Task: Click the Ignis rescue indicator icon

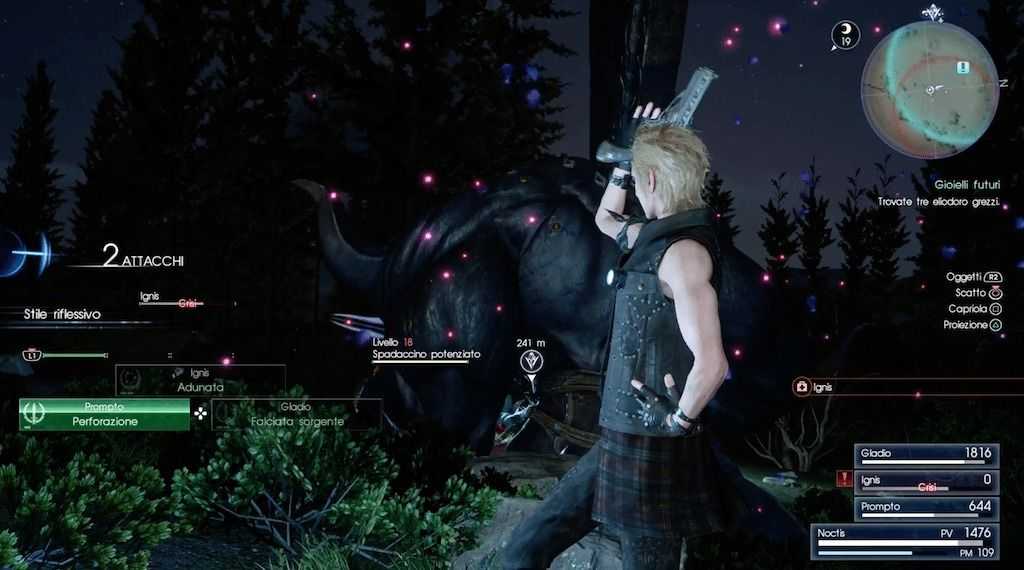Action: coord(800,387)
